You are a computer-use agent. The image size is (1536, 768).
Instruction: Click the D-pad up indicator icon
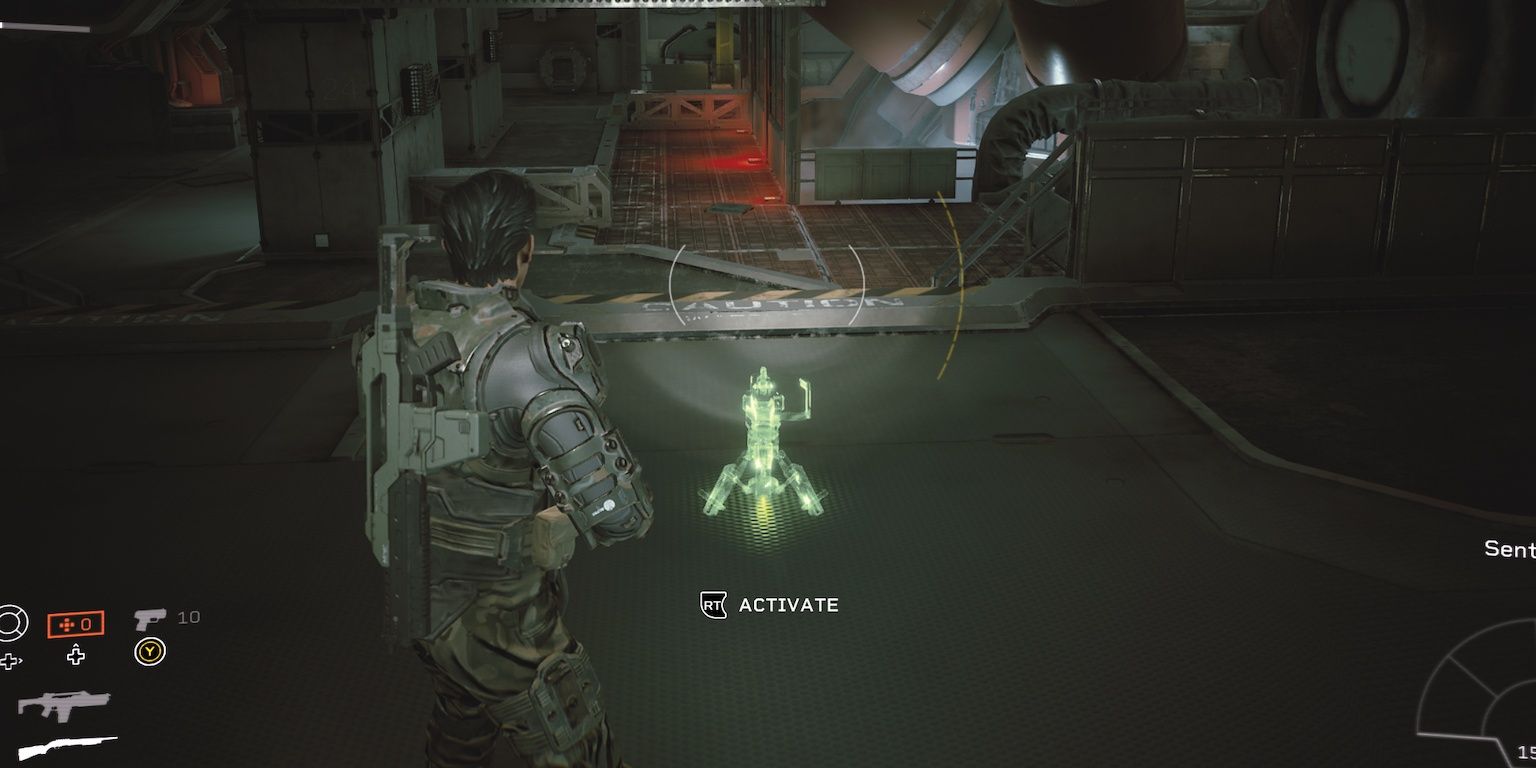click(76, 656)
